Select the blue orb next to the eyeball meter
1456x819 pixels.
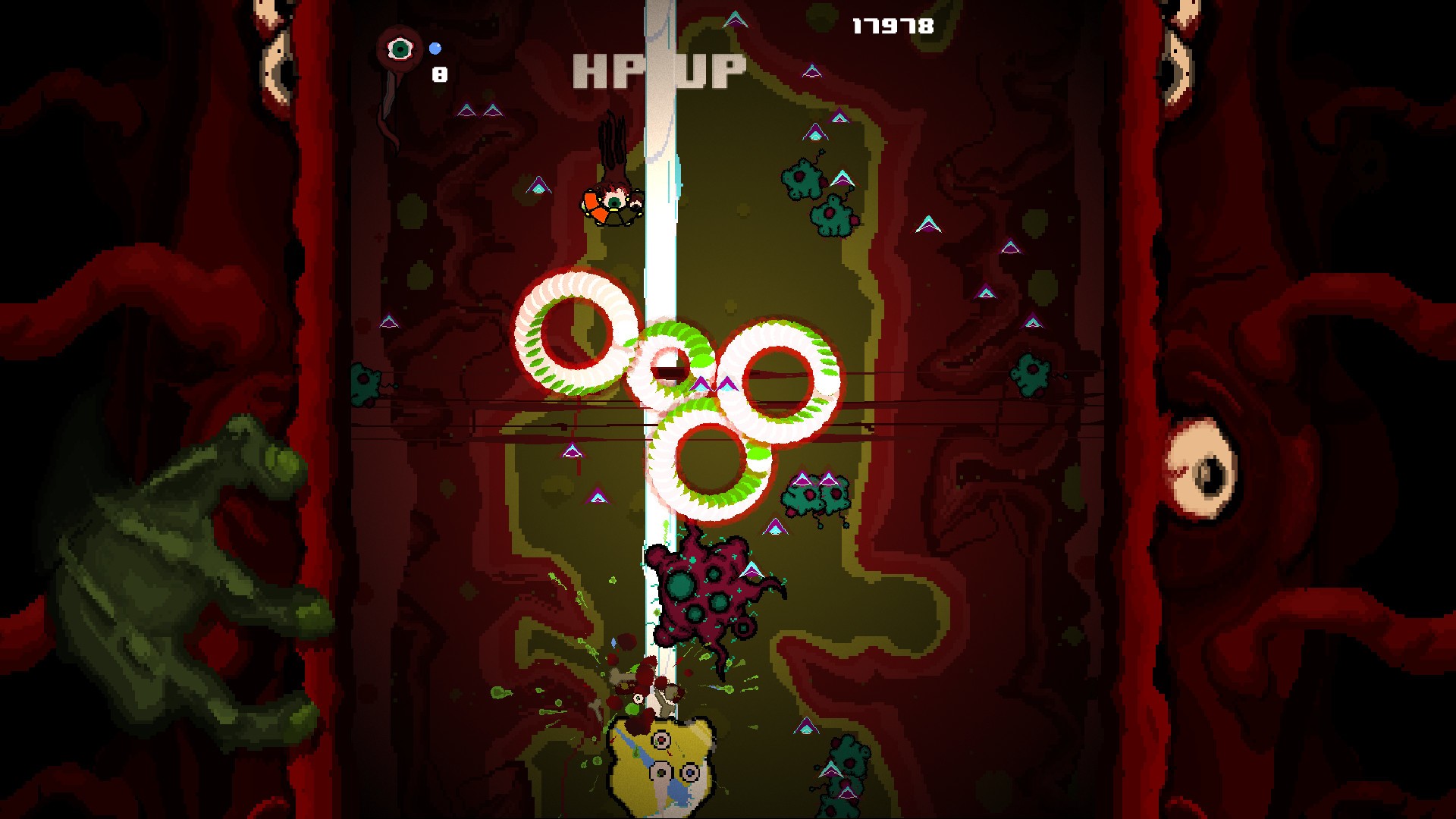tap(436, 47)
